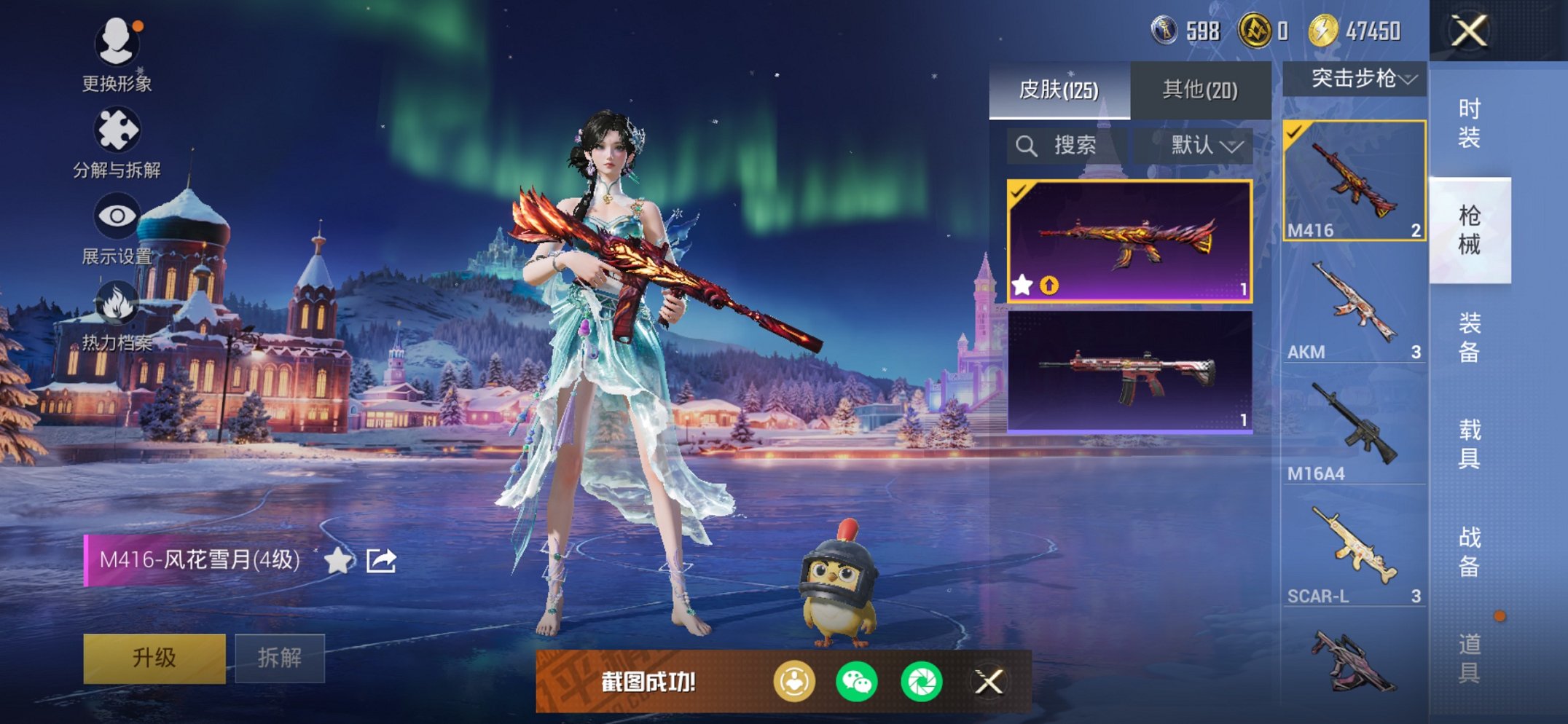Close the inventory with the top X
This screenshot has height=724, width=1568.
[1469, 31]
